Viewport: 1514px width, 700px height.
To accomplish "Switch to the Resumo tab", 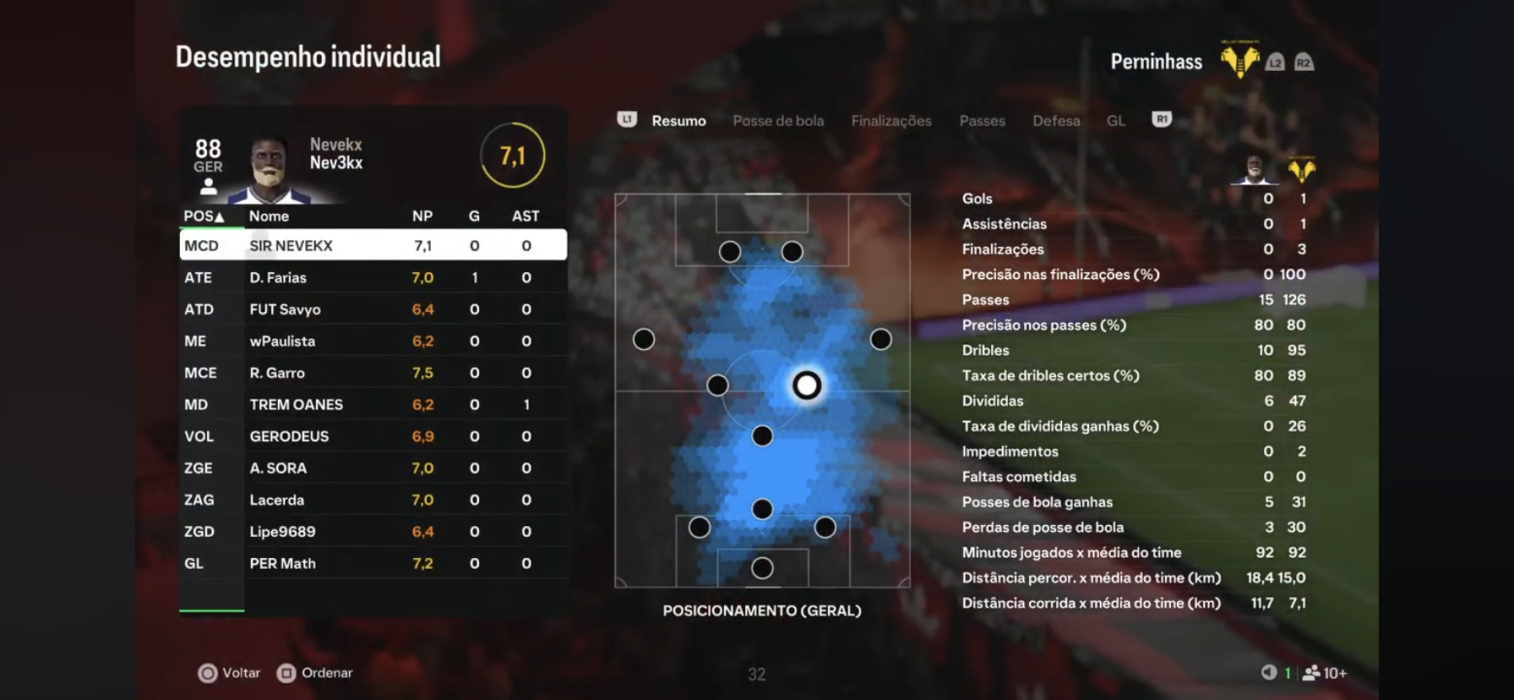I will (x=678, y=121).
